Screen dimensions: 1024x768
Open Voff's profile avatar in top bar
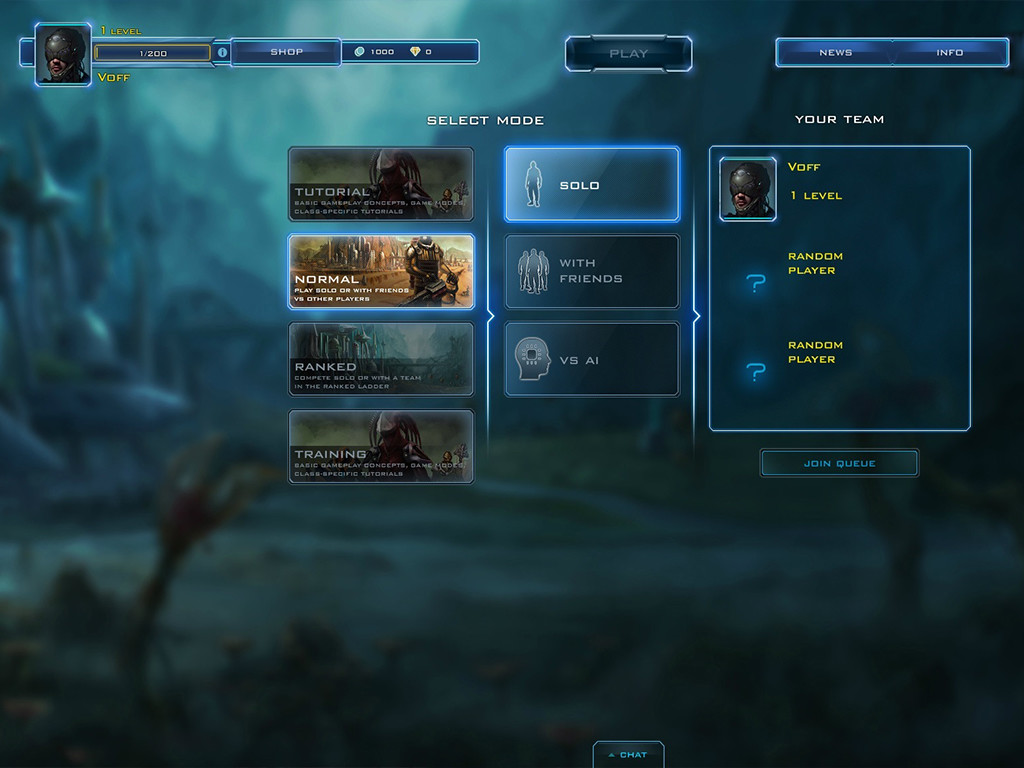[x=64, y=54]
